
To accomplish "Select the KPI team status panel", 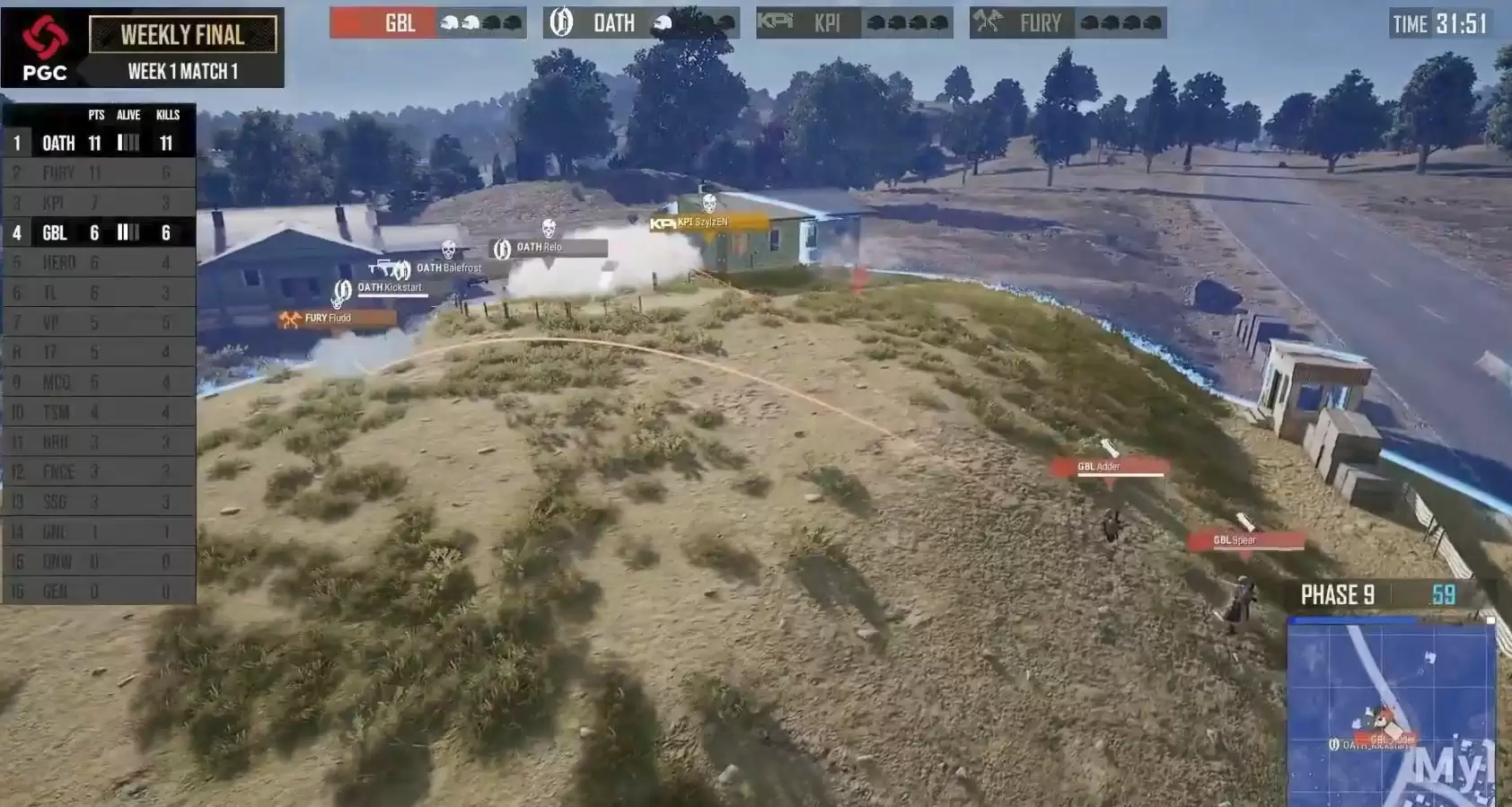I will coord(854,22).
